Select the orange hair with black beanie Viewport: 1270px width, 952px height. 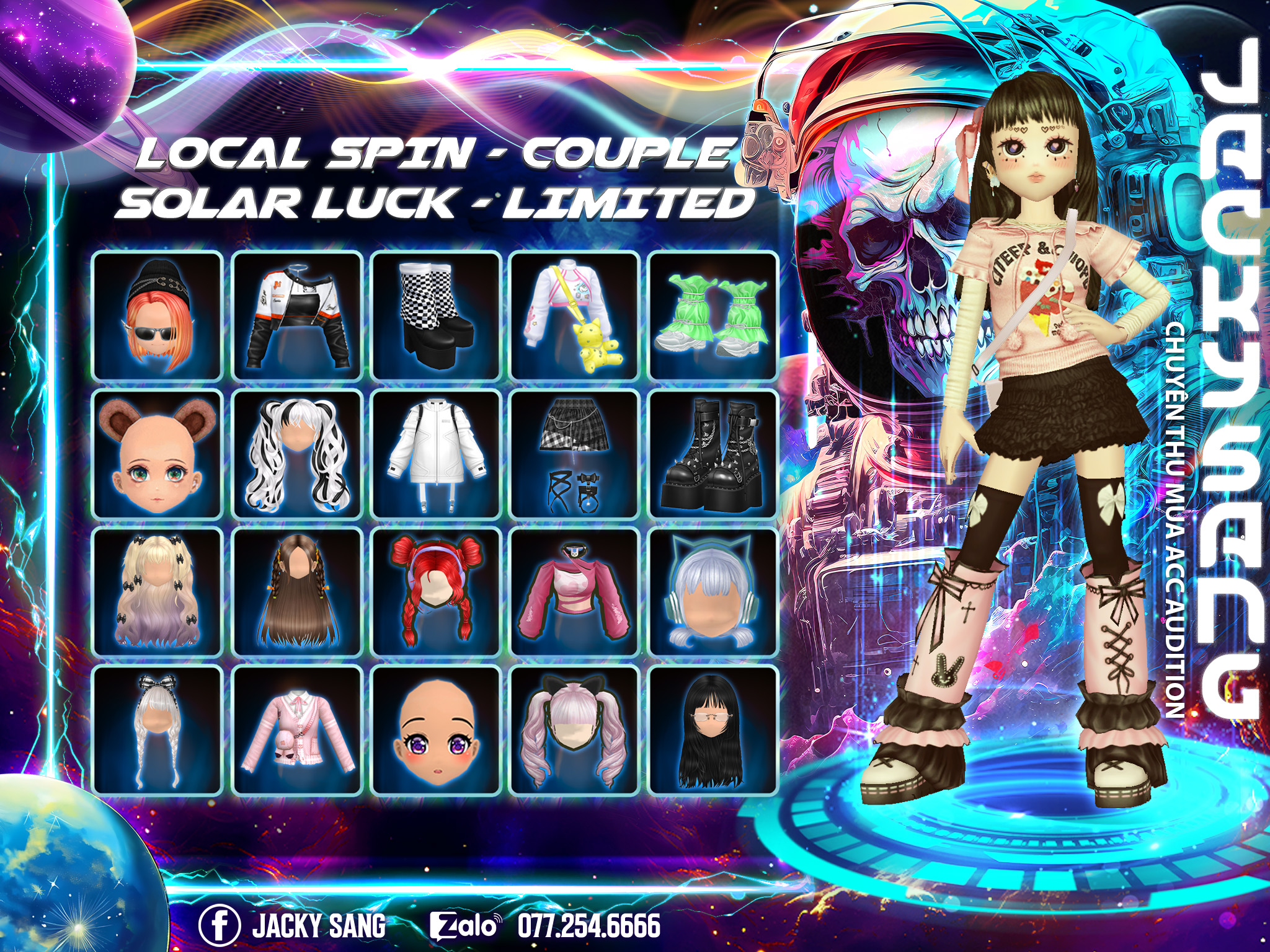coord(157,315)
